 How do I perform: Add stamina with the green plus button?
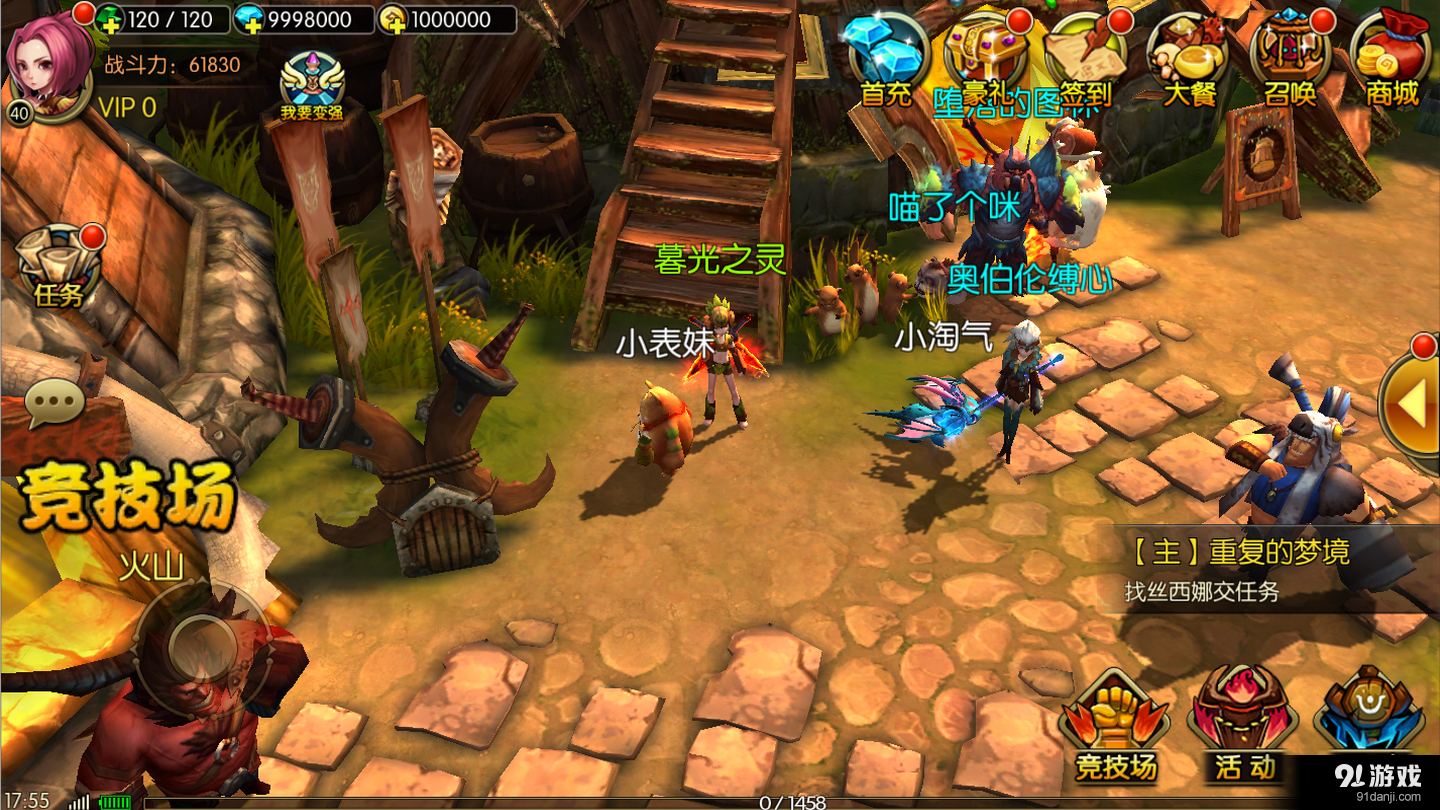(110, 19)
